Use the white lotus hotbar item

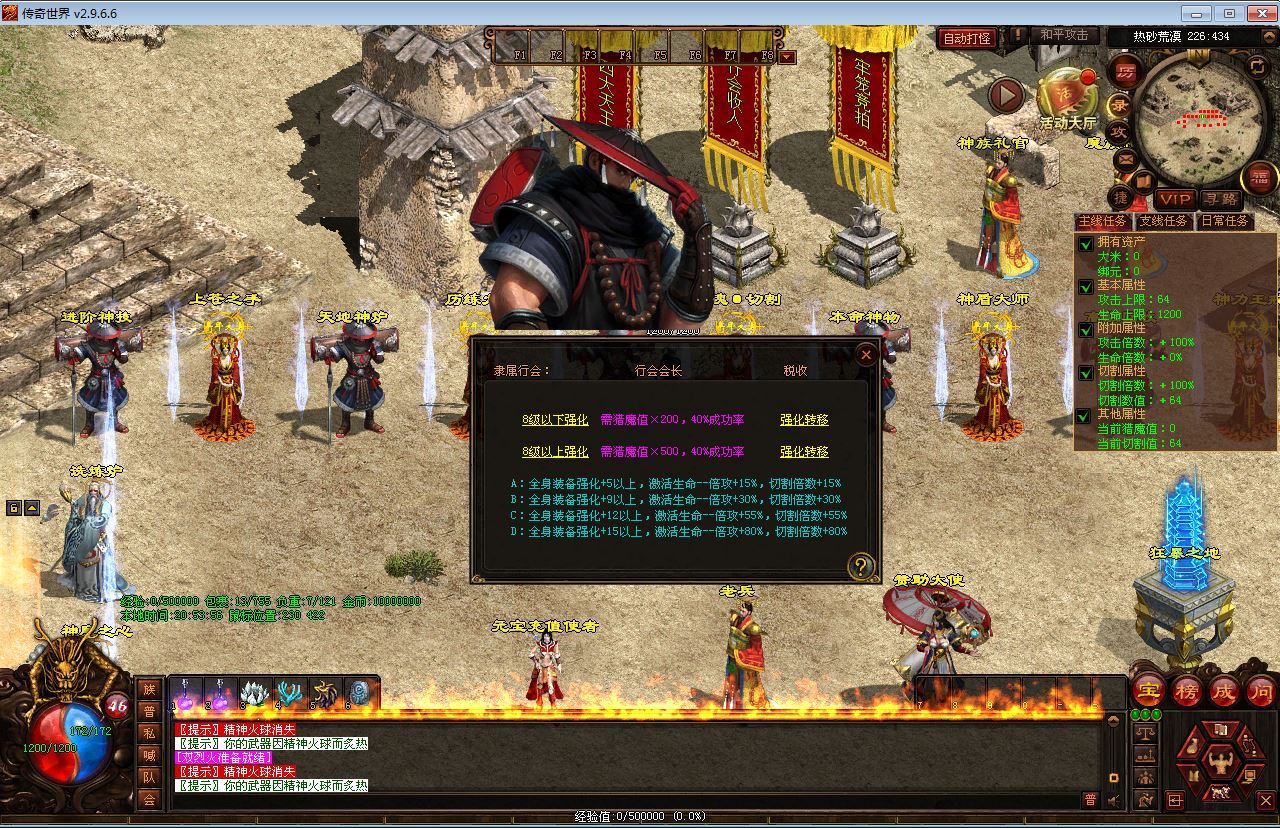tap(252, 692)
